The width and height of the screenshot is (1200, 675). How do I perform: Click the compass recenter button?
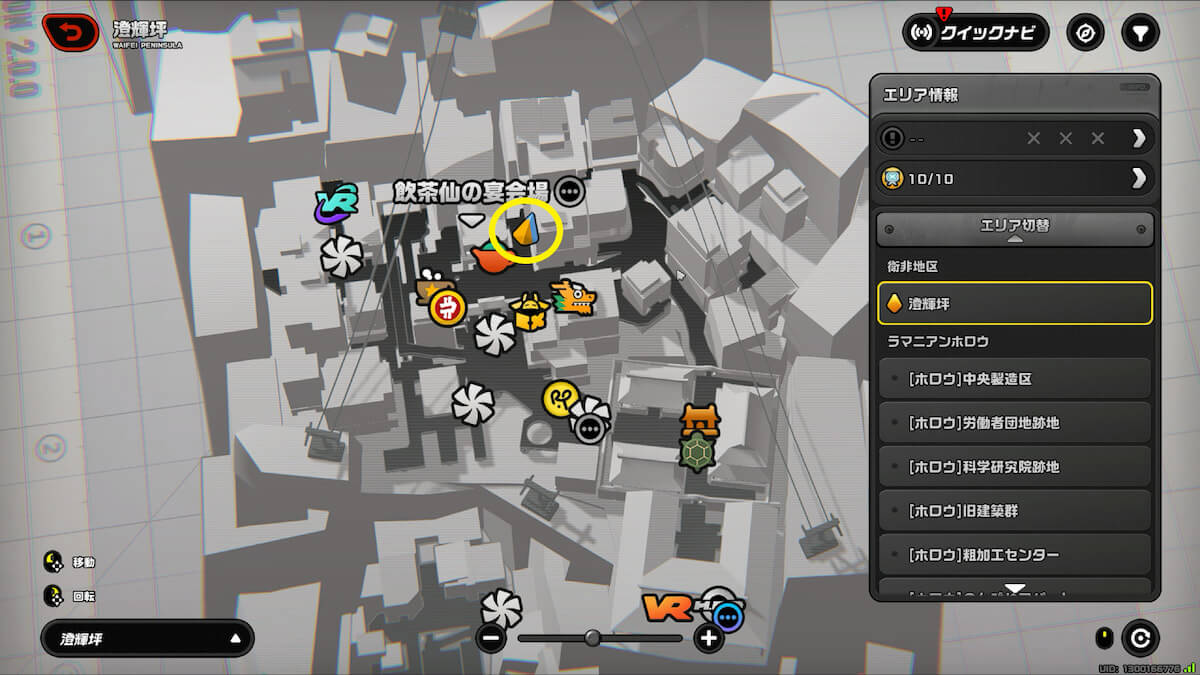tap(1085, 33)
